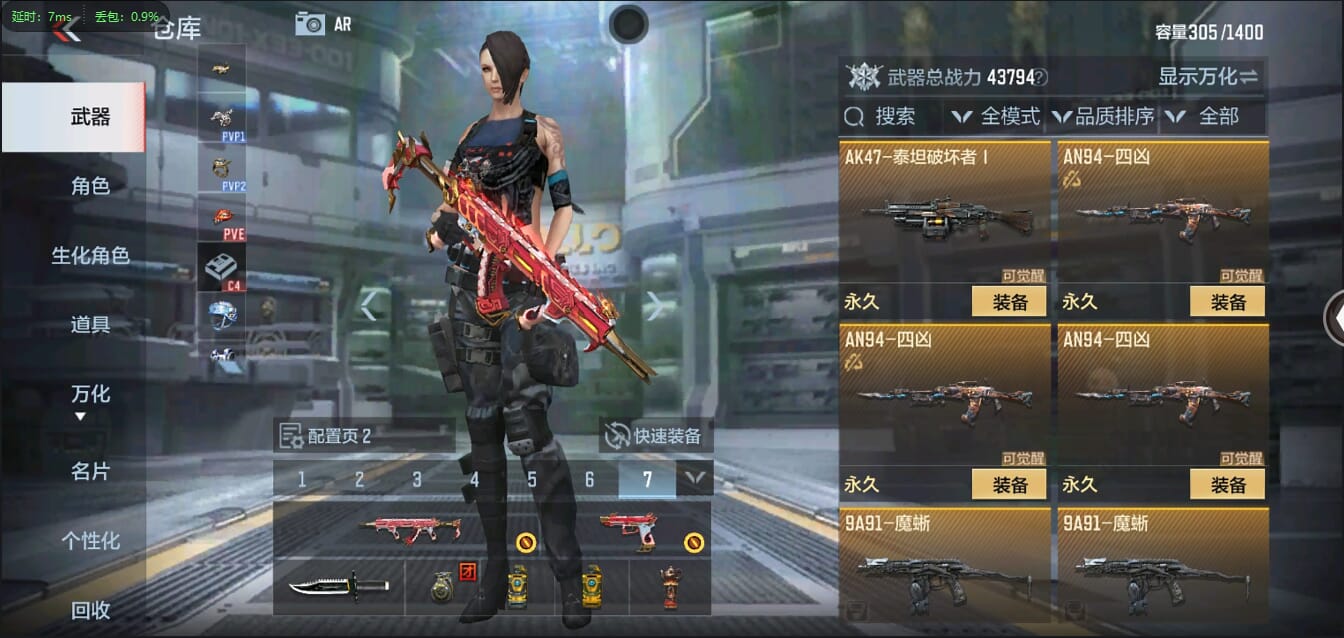The height and width of the screenshot is (638, 1344).
Task: Click 快速装备 quick equip button
Action: pos(656,436)
